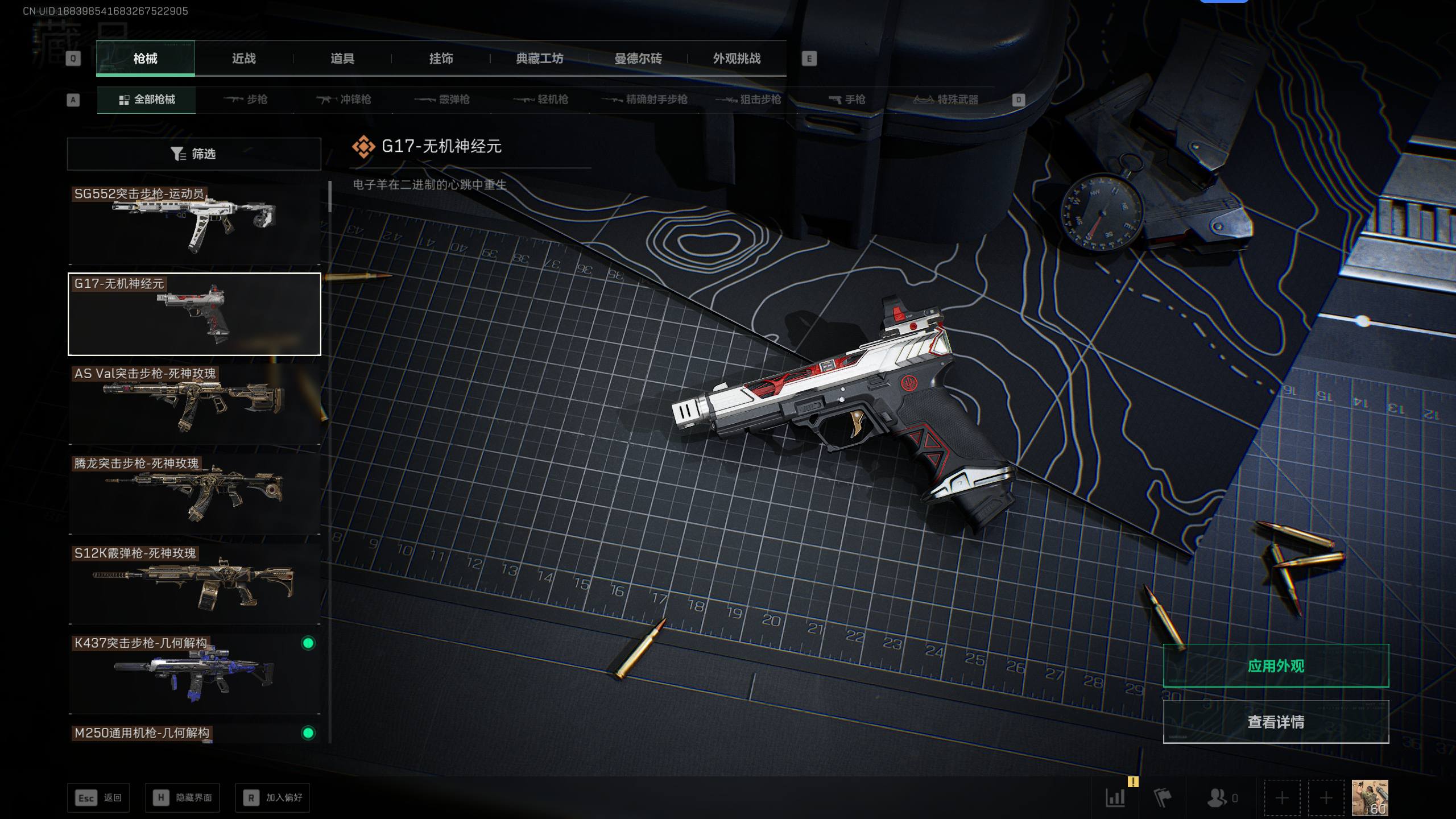Open the 外观挑战 challenge tab
Screen dimensions: 1456x819
click(737, 59)
